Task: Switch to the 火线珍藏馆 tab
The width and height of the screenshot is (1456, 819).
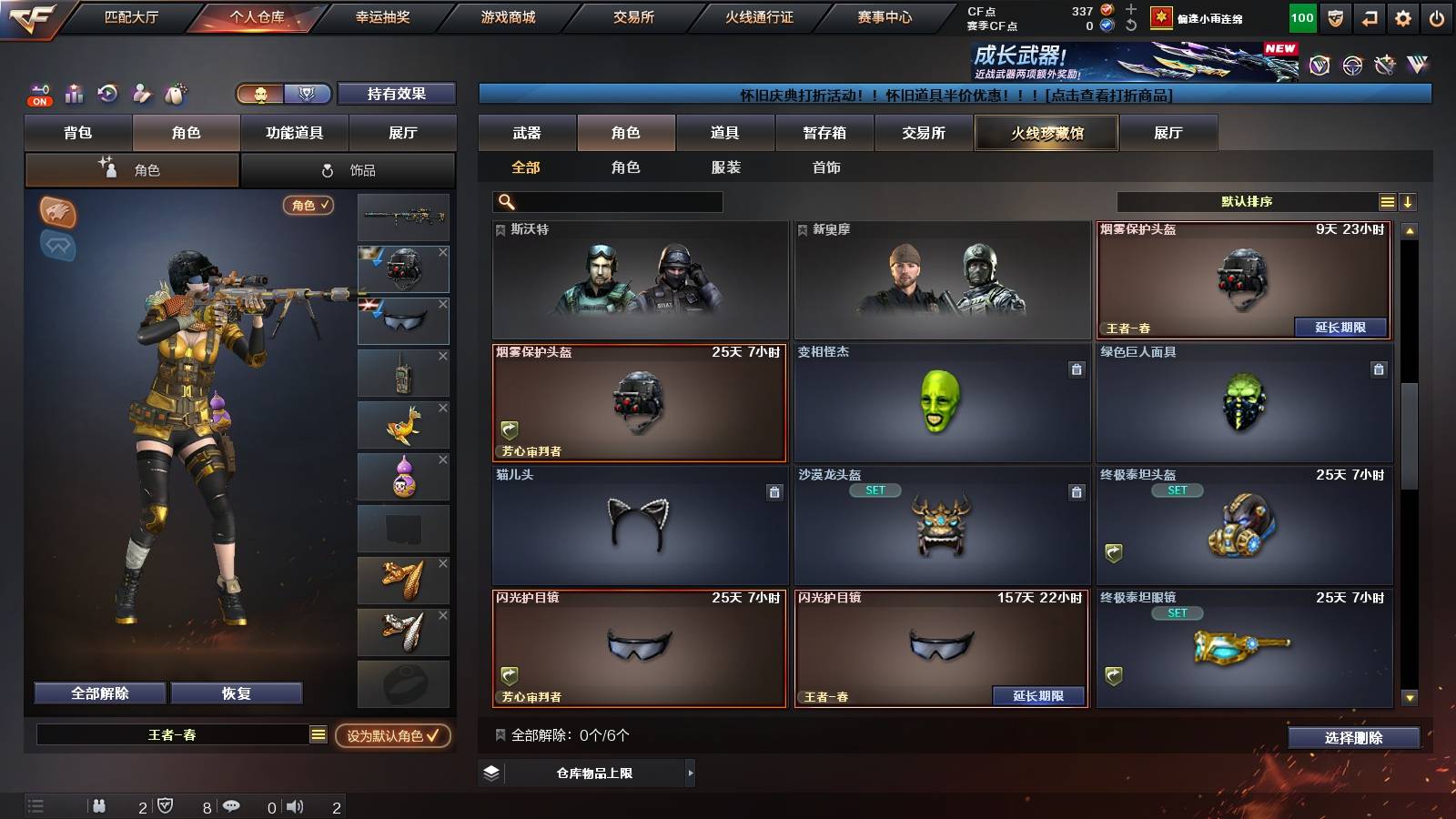Action: (1046, 133)
